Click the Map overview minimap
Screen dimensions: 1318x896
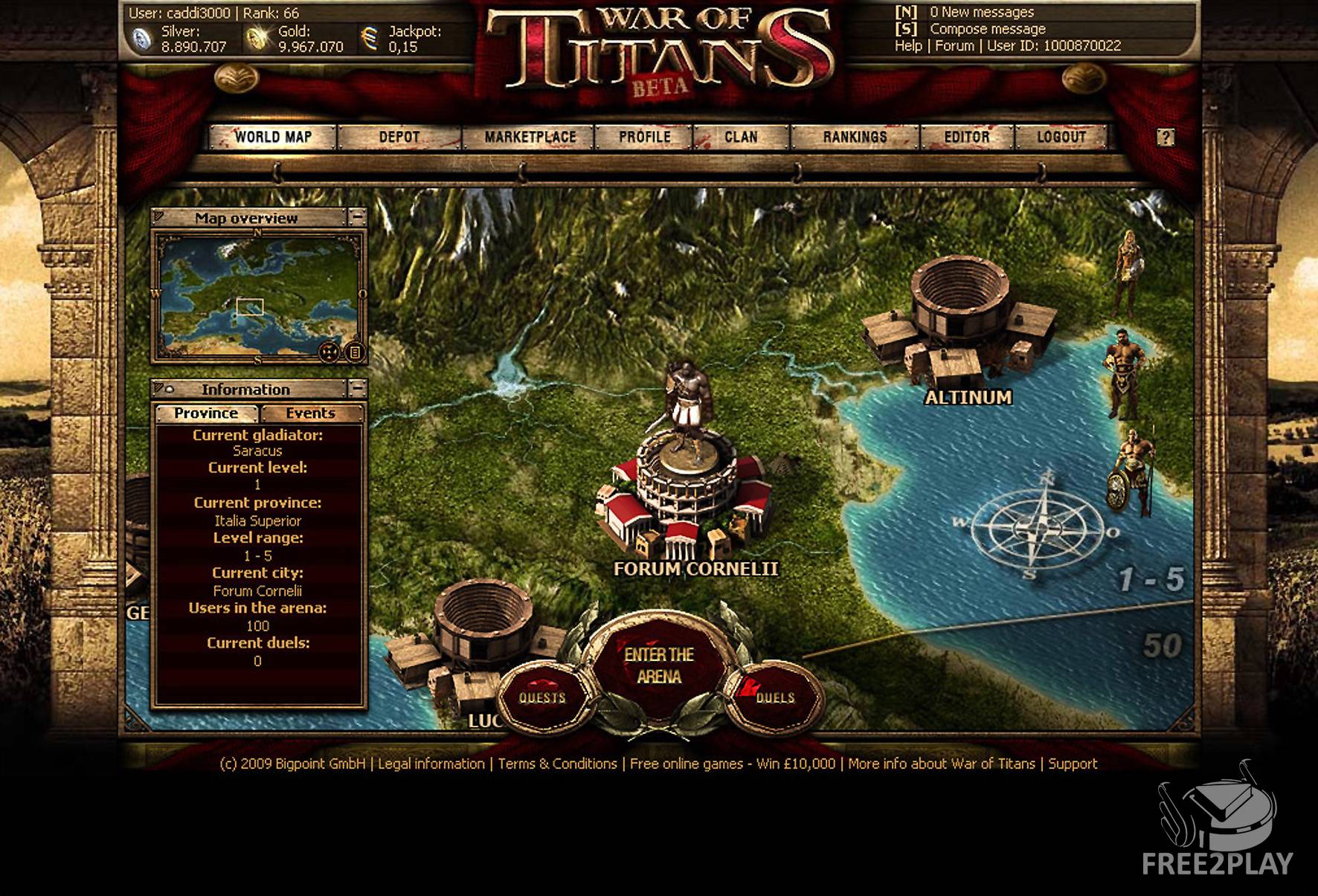point(258,296)
